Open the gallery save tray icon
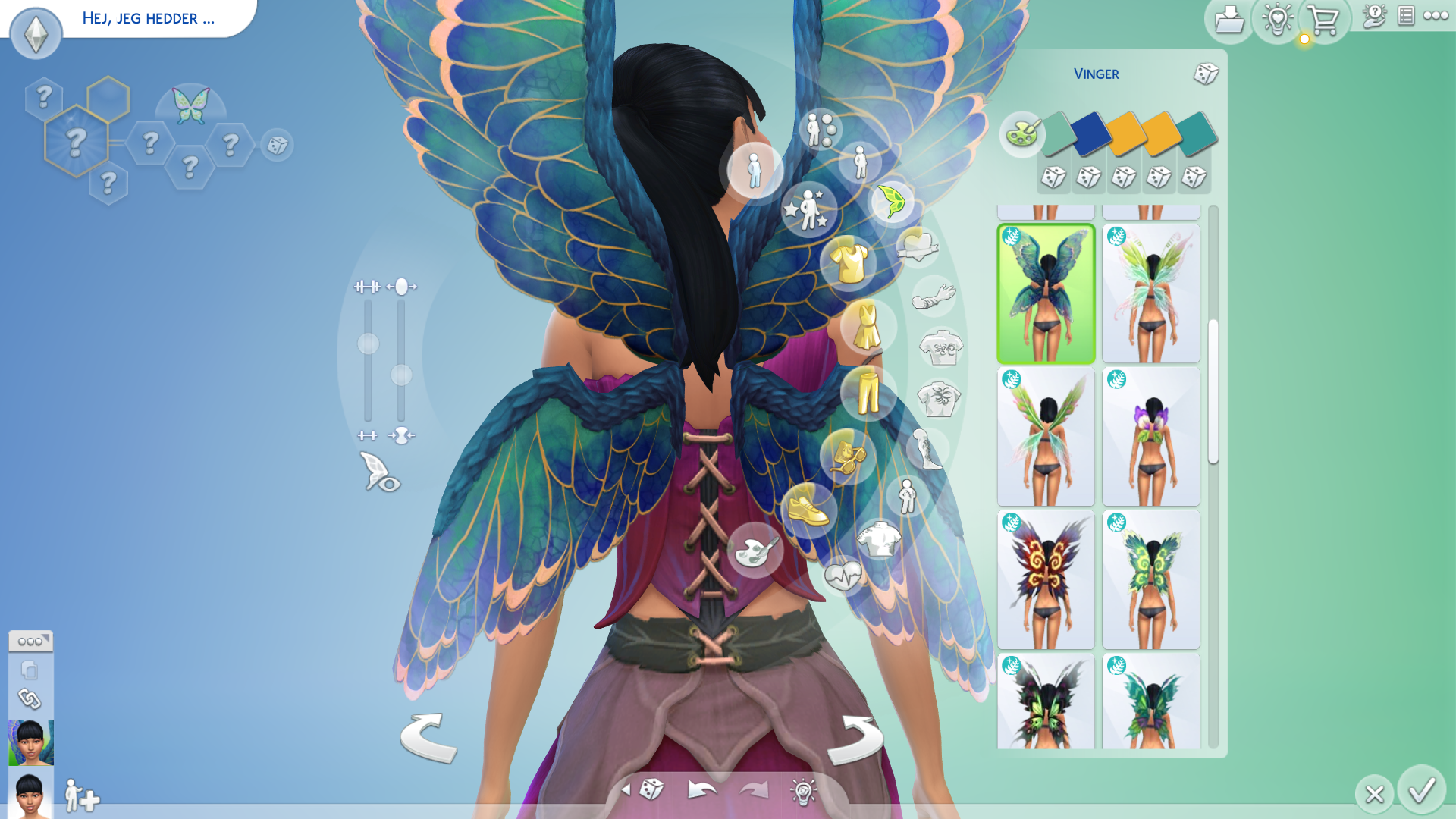Viewport: 1456px width, 819px height. [x=1228, y=20]
